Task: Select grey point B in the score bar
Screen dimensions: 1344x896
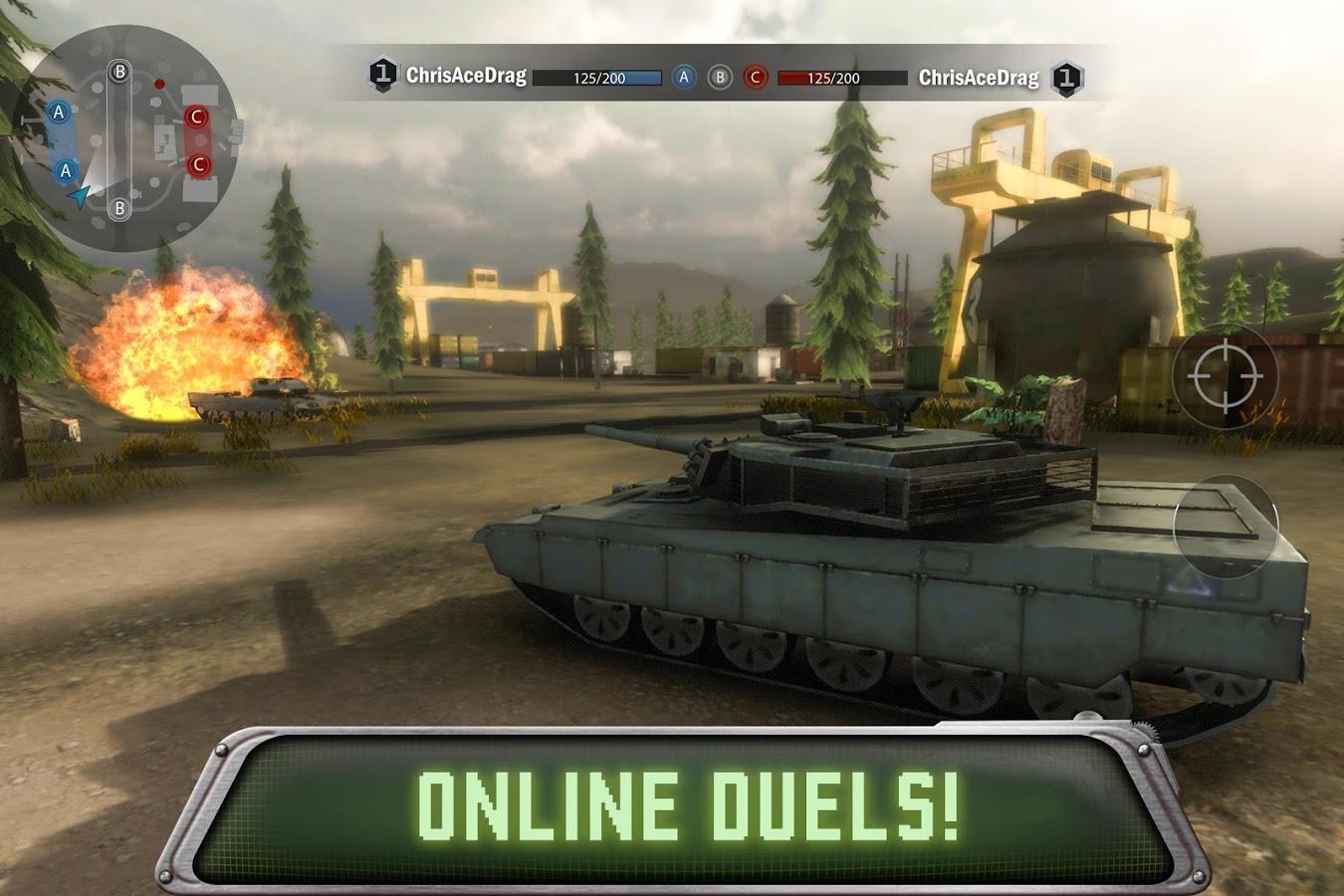Action: tap(720, 77)
